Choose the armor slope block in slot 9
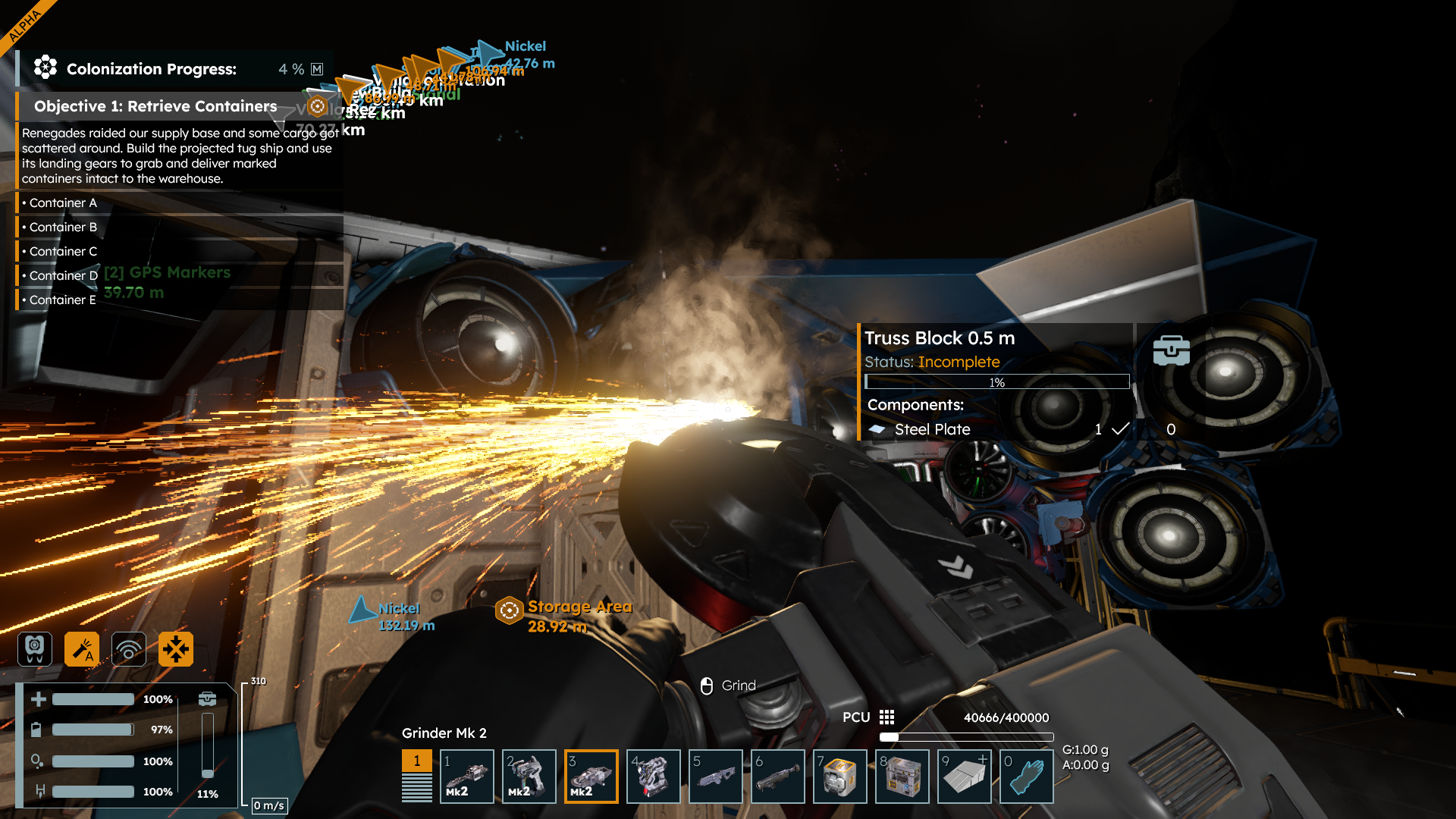The image size is (1456, 819). [964, 776]
